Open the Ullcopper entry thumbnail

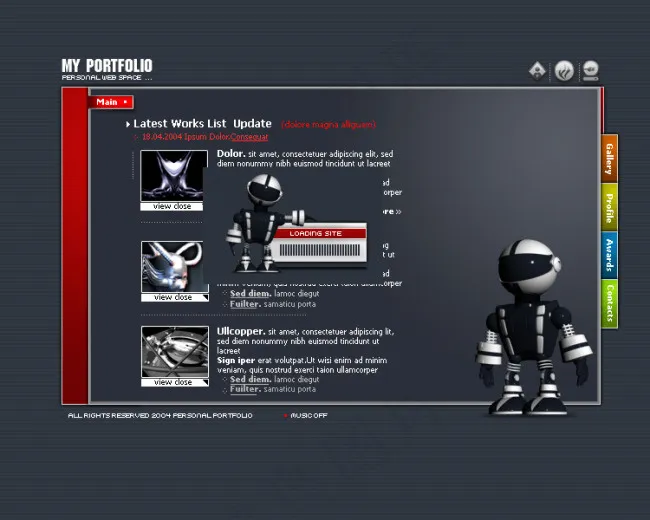coord(173,352)
